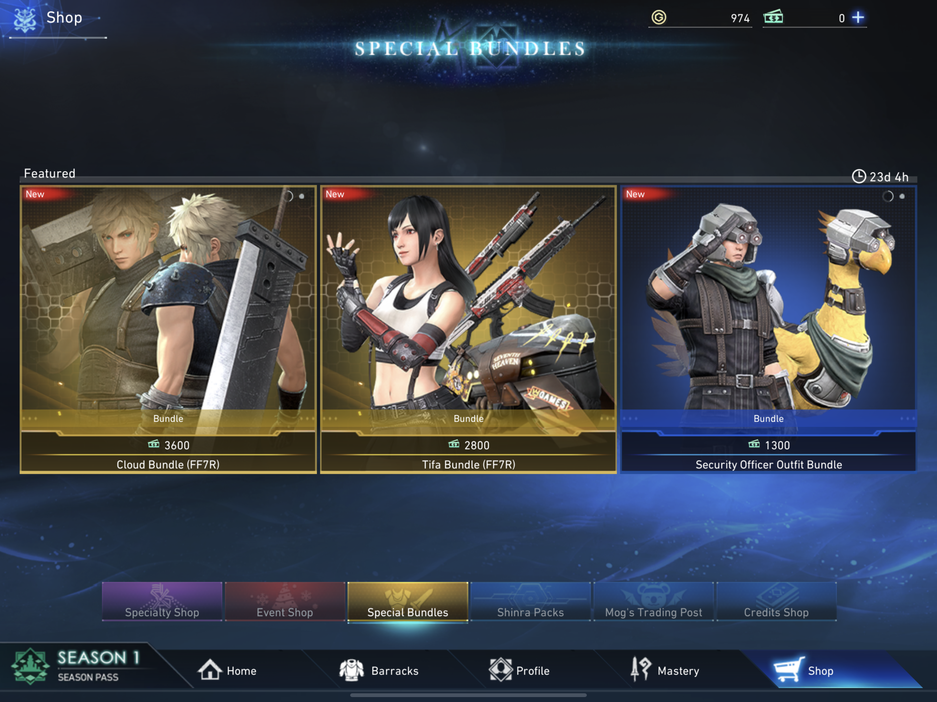This screenshot has height=702, width=937.
Task: Select the Tifa Bundle (FF7R) card
Action: (468, 310)
